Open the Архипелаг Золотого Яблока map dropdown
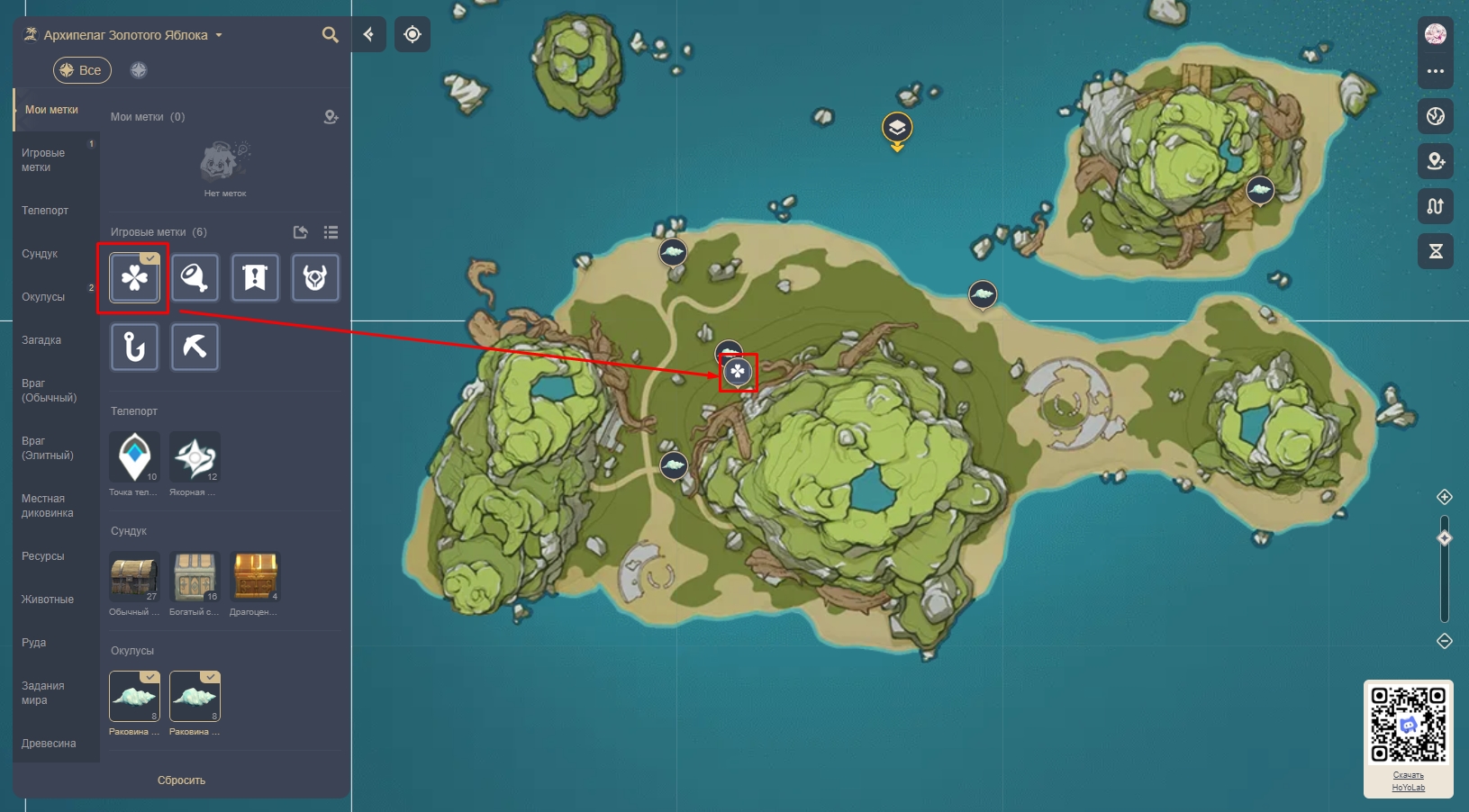This screenshot has height=812, width=1469. coord(124,35)
